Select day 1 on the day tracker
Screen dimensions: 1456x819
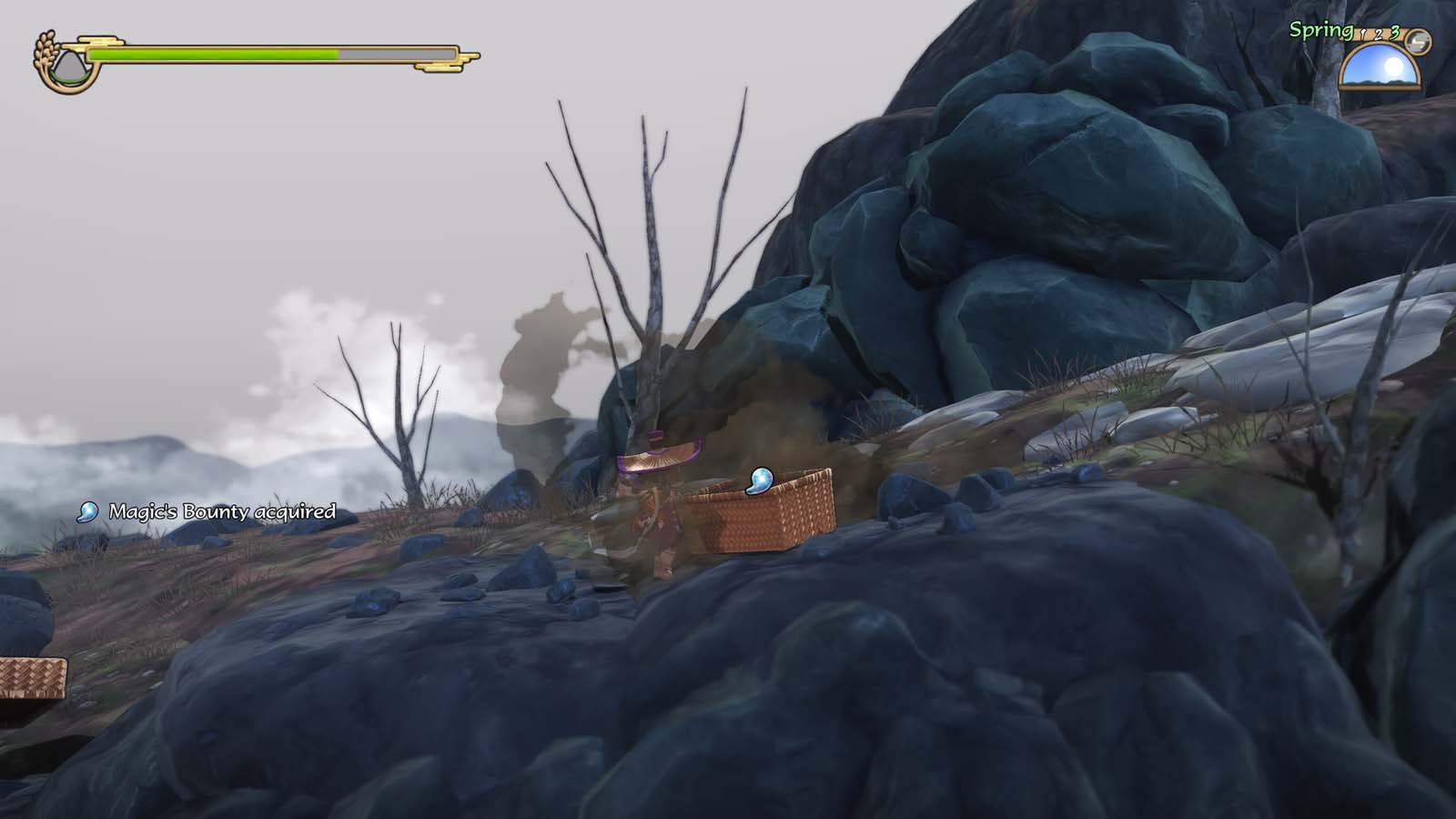pos(1363,35)
